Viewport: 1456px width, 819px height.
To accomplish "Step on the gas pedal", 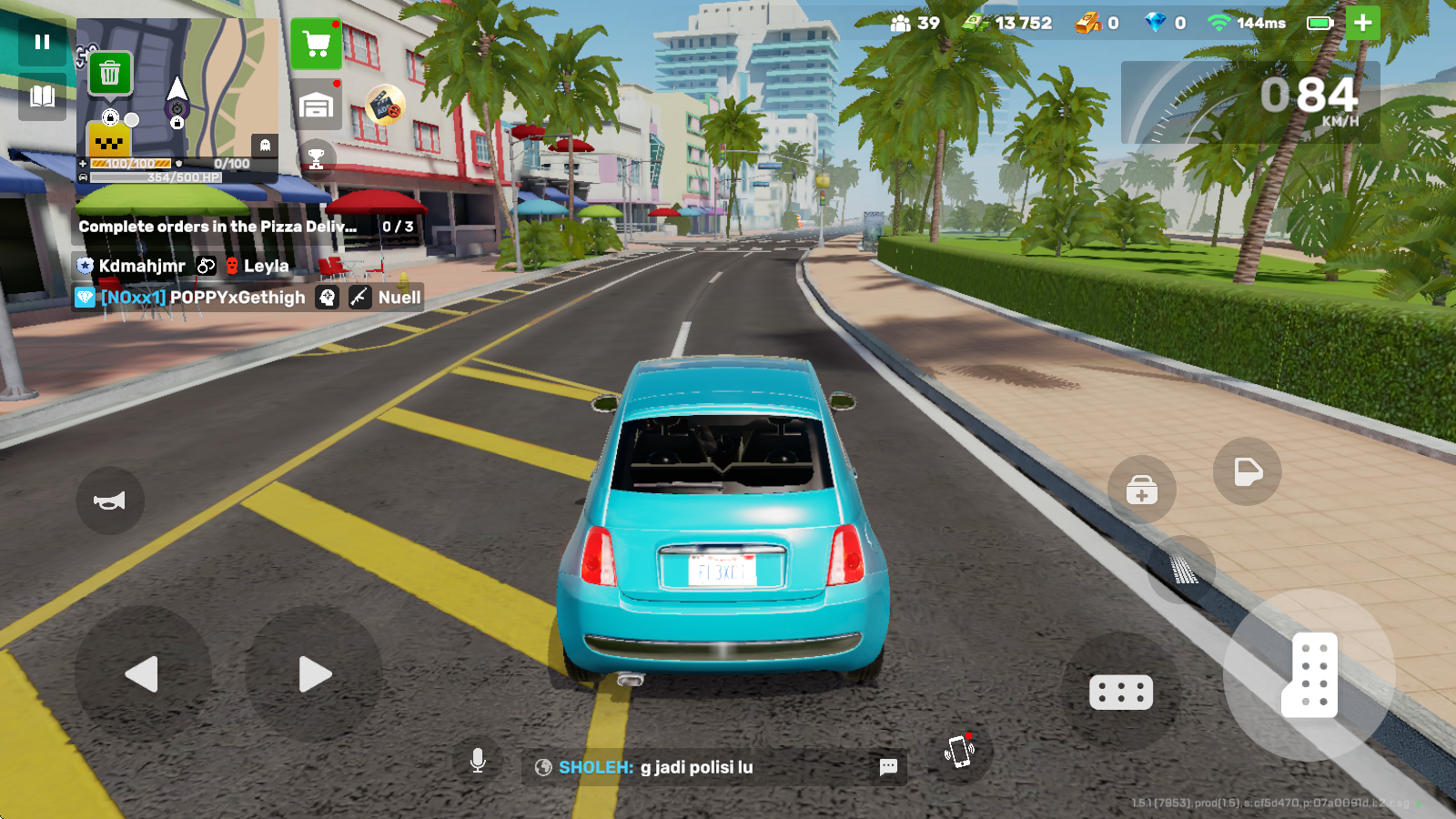I will [1309, 674].
